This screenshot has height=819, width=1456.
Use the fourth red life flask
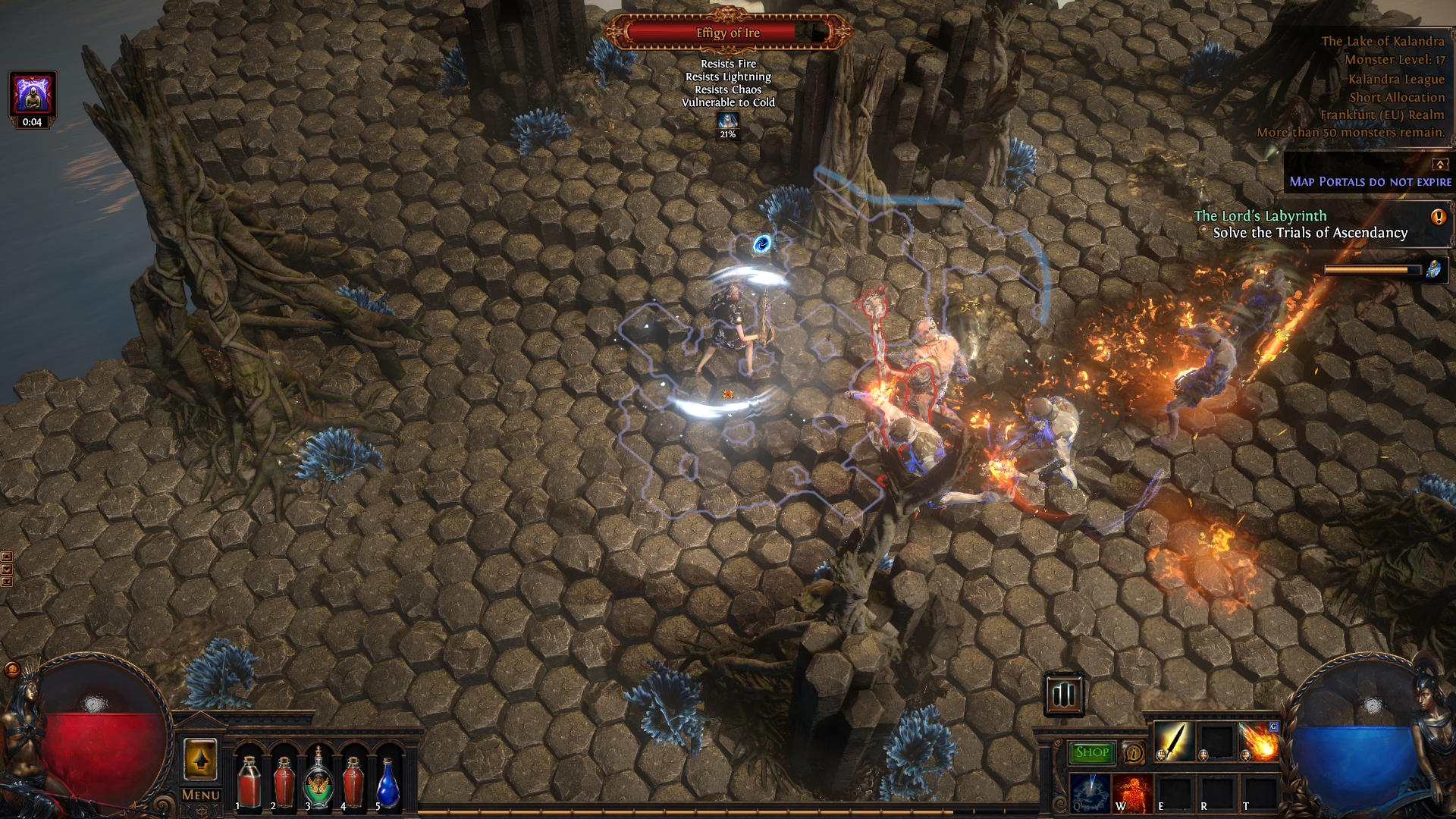click(353, 780)
